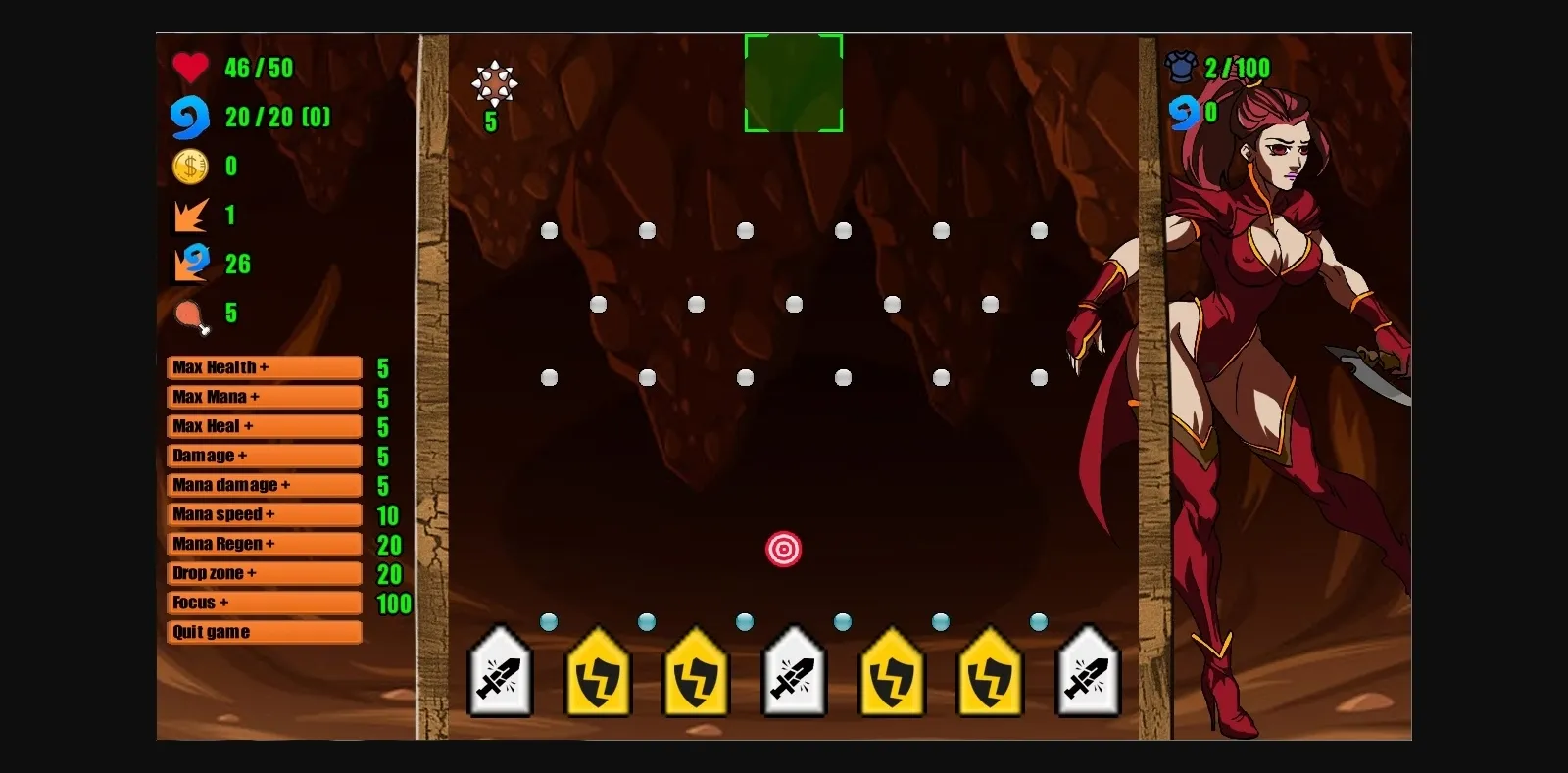Purchase the Focus + upgrade
1568x773 pixels.
(x=263, y=603)
